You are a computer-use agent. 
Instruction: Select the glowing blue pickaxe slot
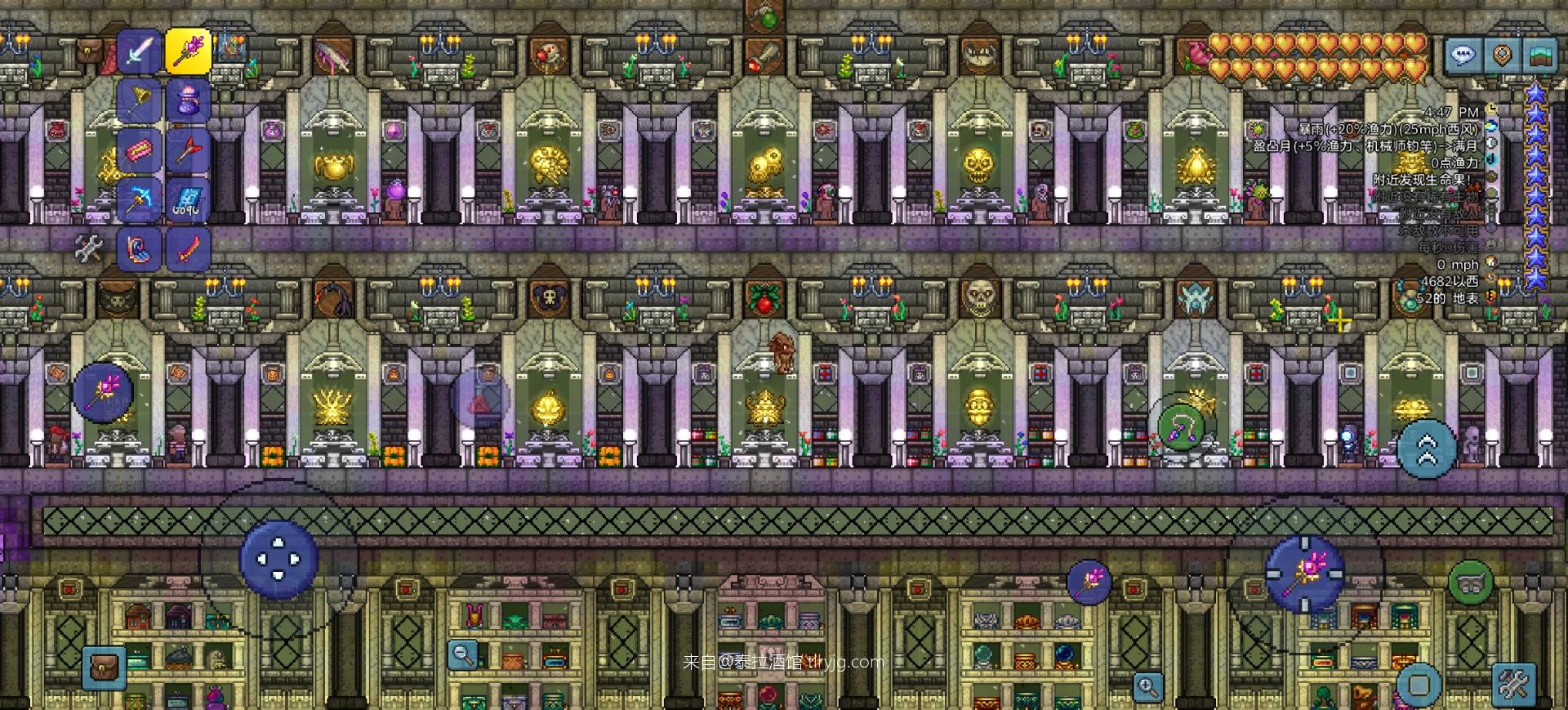[x=140, y=199]
